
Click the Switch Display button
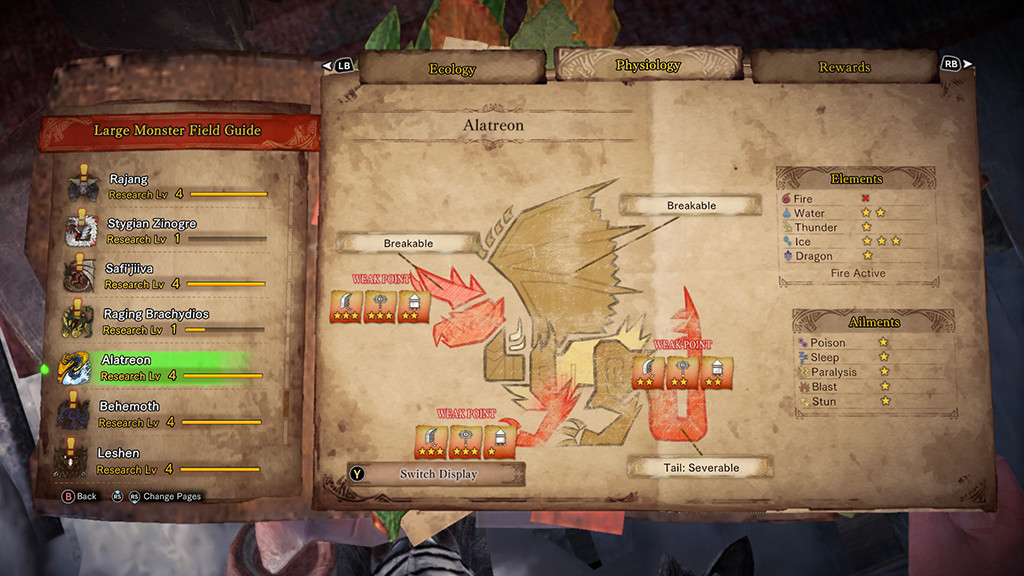(x=438, y=474)
